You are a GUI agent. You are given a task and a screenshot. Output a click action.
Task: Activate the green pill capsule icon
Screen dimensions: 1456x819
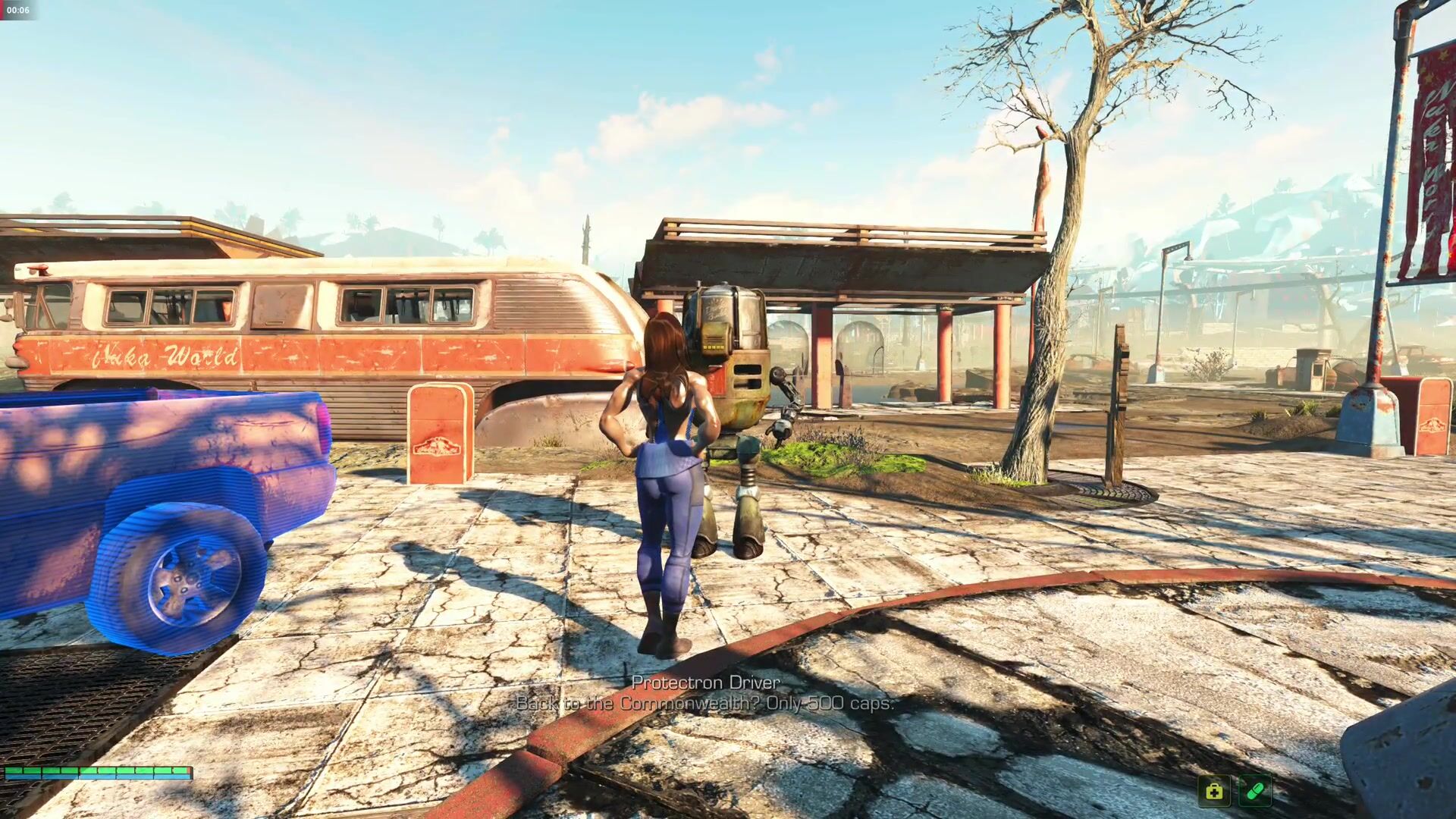(x=1254, y=792)
